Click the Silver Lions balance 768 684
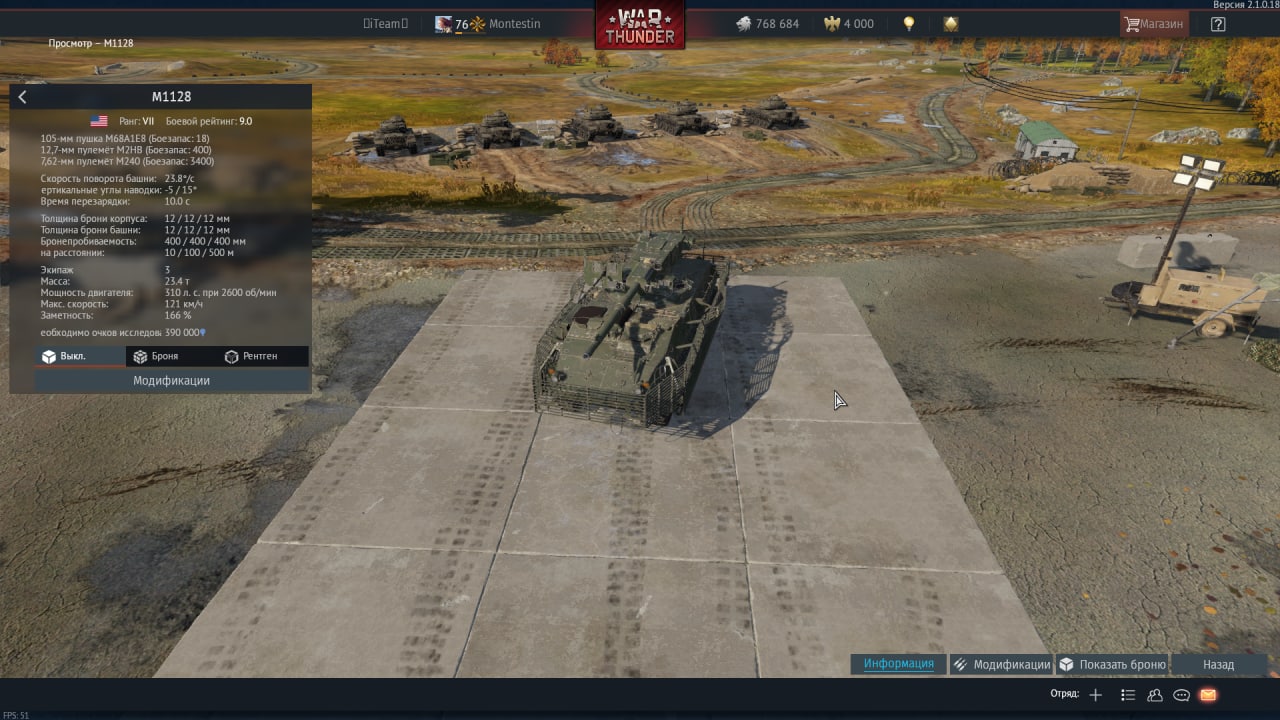The height and width of the screenshot is (720, 1280). (x=767, y=24)
